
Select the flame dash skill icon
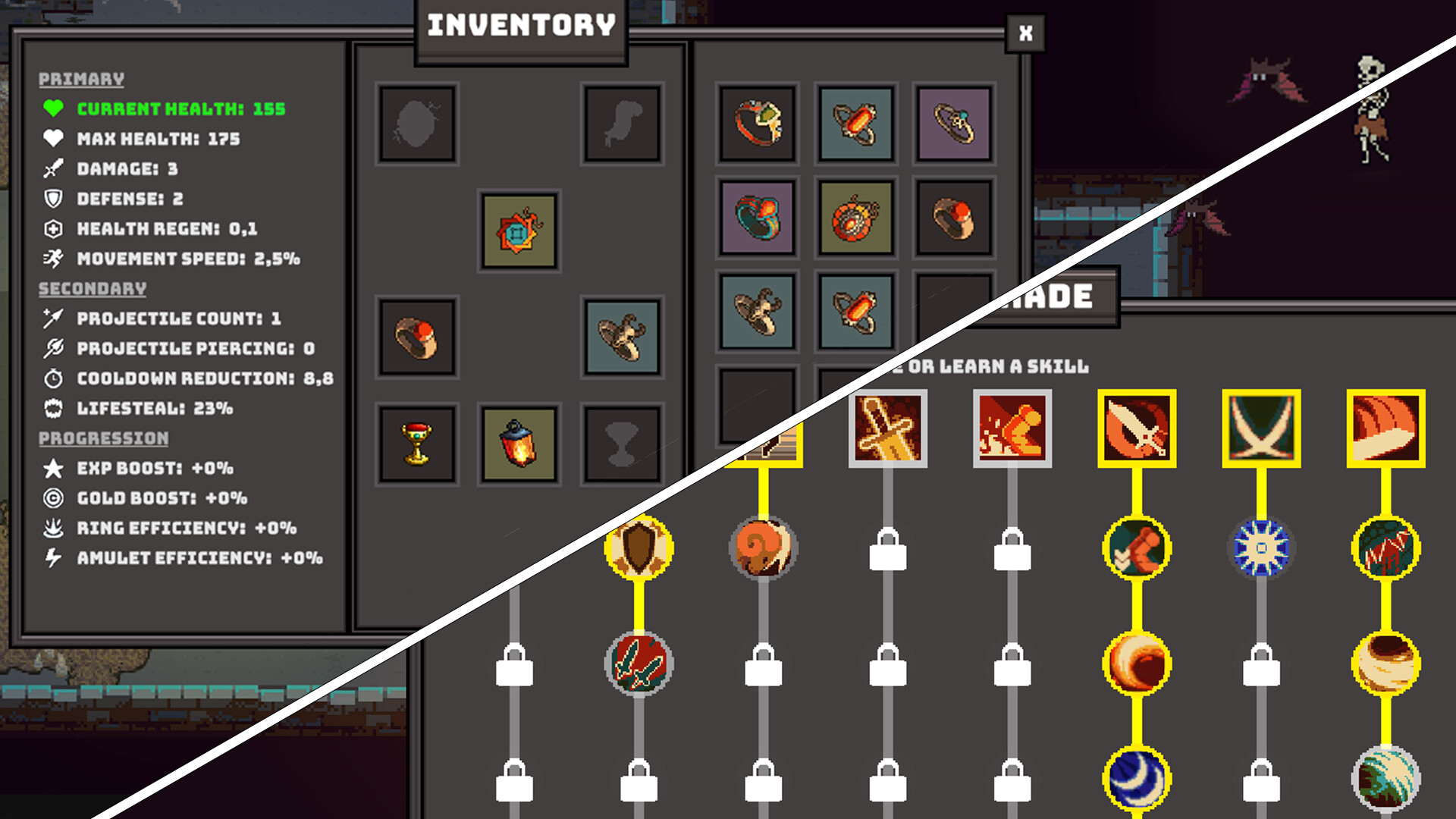coord(1012,428)
